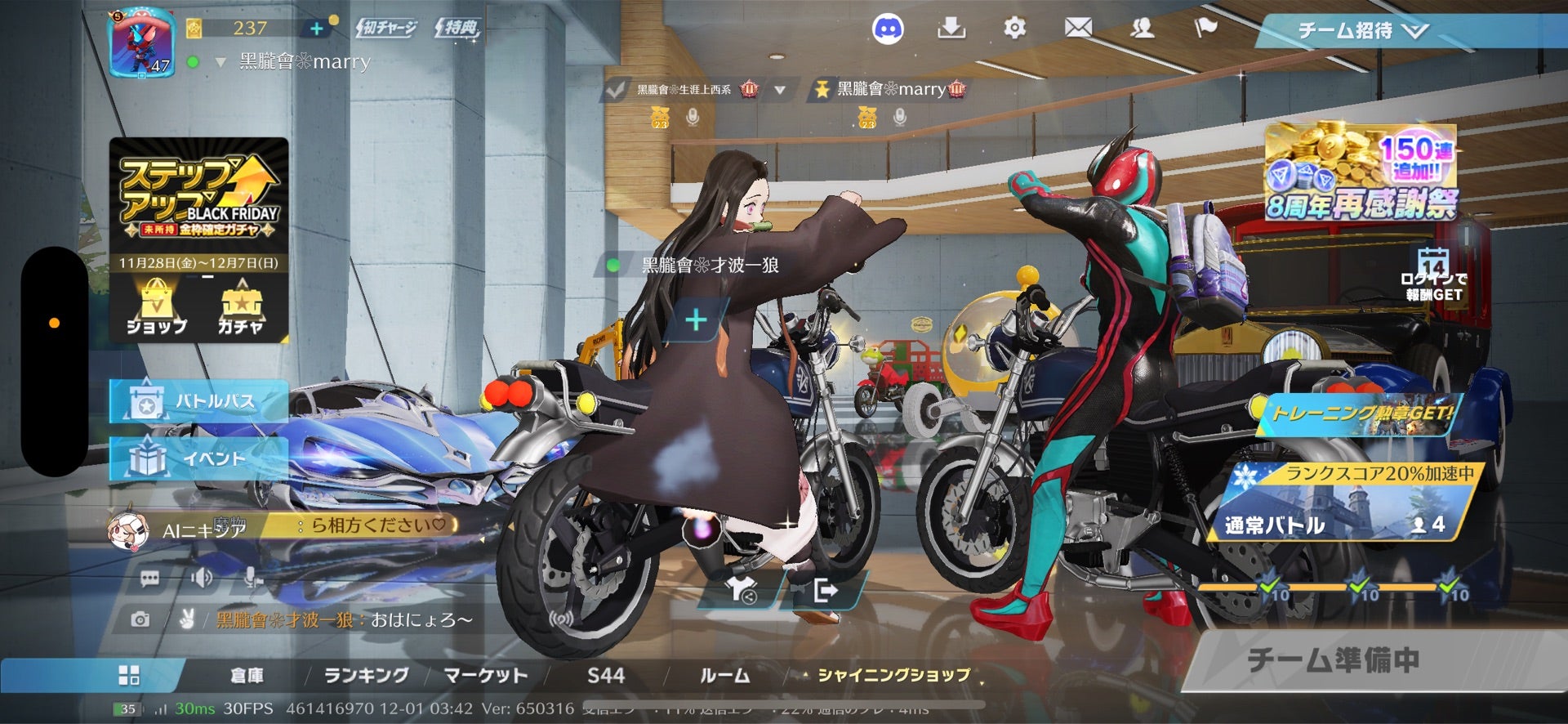Claim the ログインで報酬GET calendar reward
1568x724 pixels.
pos(1433,276)
